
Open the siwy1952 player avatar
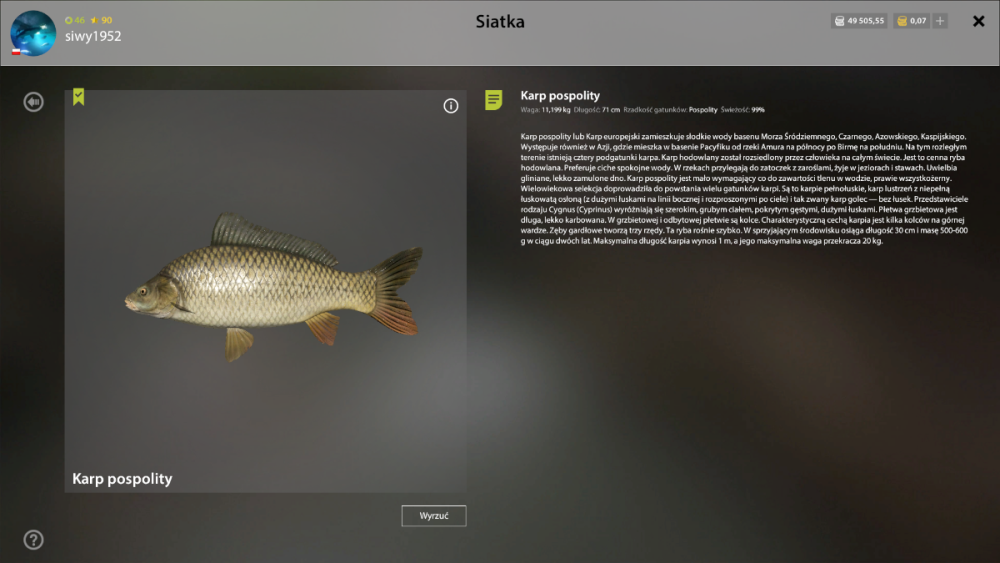pyautogui.click(x=33, y=33)
